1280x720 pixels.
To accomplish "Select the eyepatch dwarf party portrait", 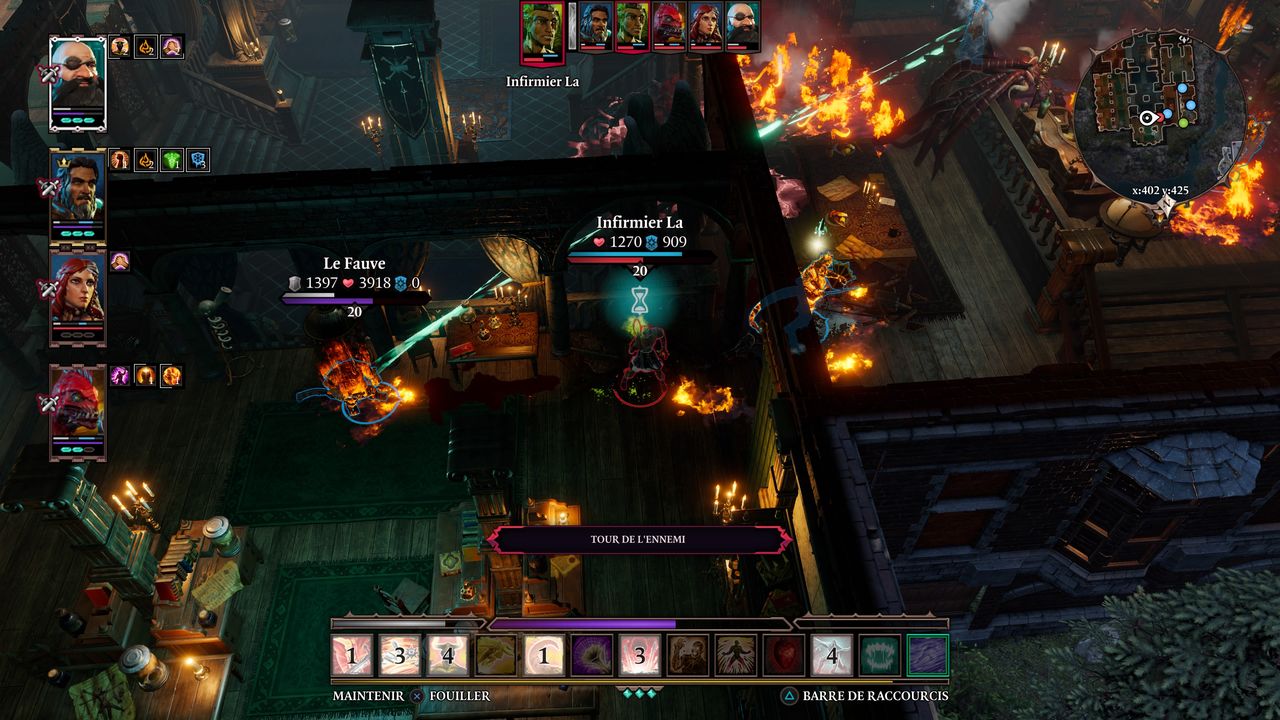I will tap(78, 82).
